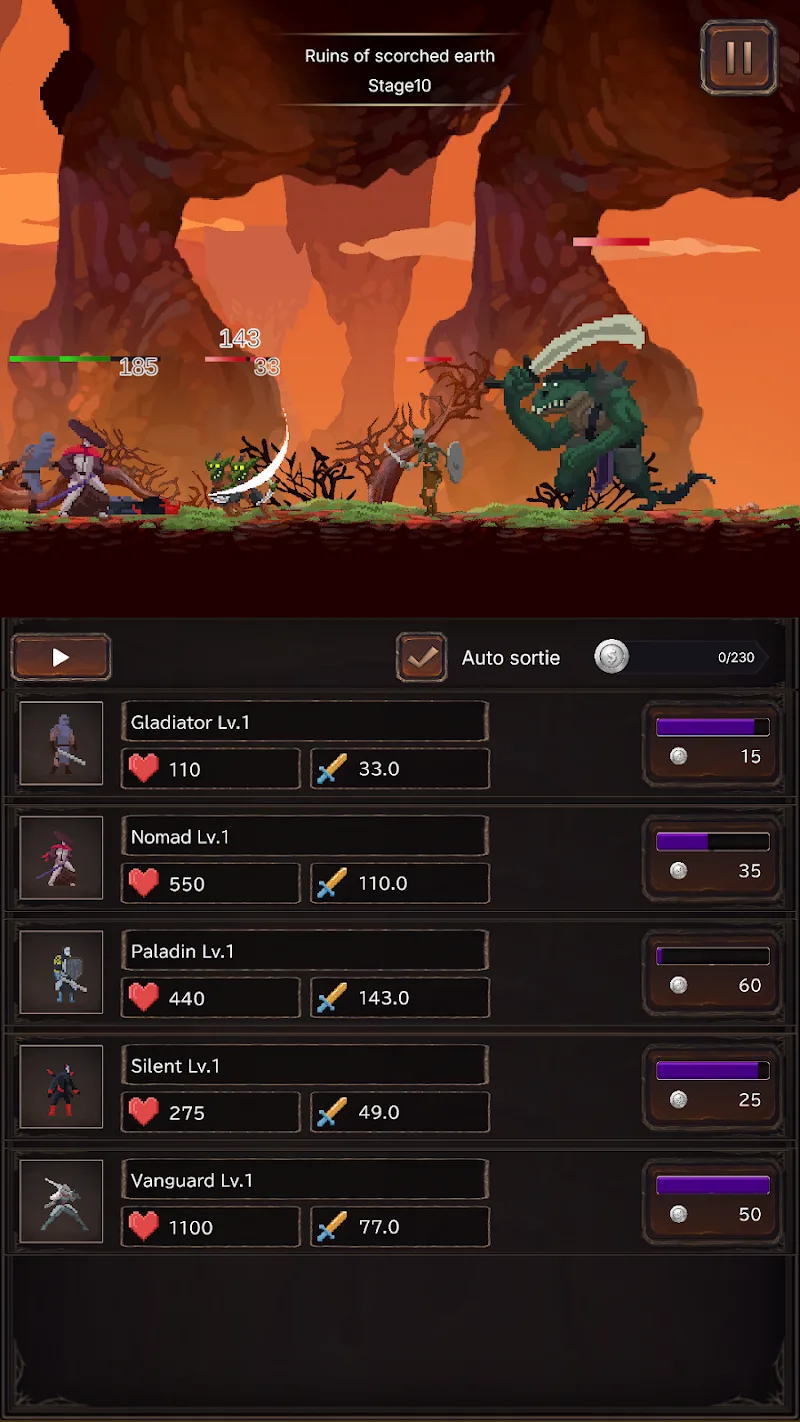Select the Nomad portrait

coord(61,858)
